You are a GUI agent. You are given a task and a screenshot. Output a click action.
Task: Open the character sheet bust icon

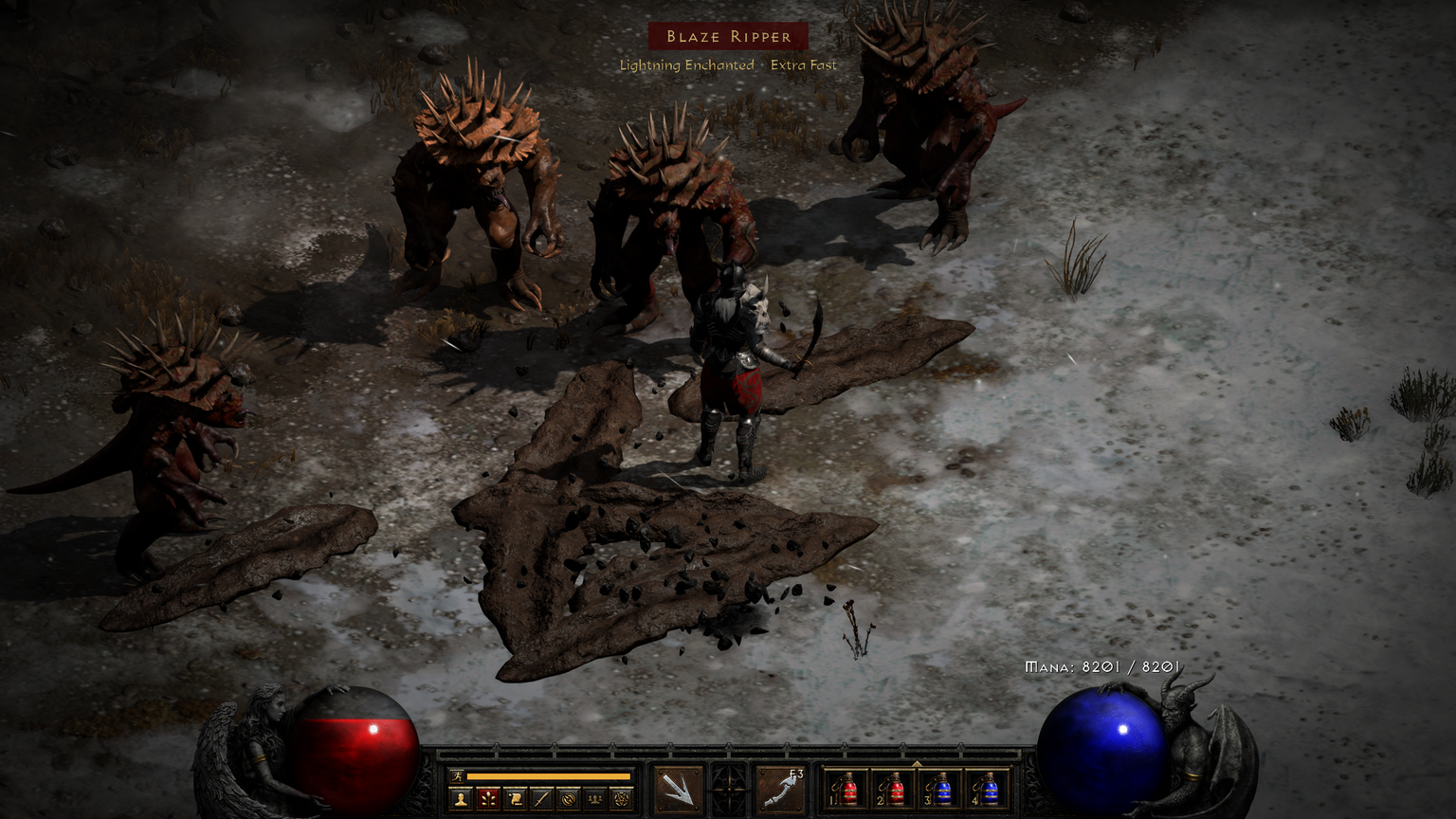pyautogui.click(x=462, y=799)
